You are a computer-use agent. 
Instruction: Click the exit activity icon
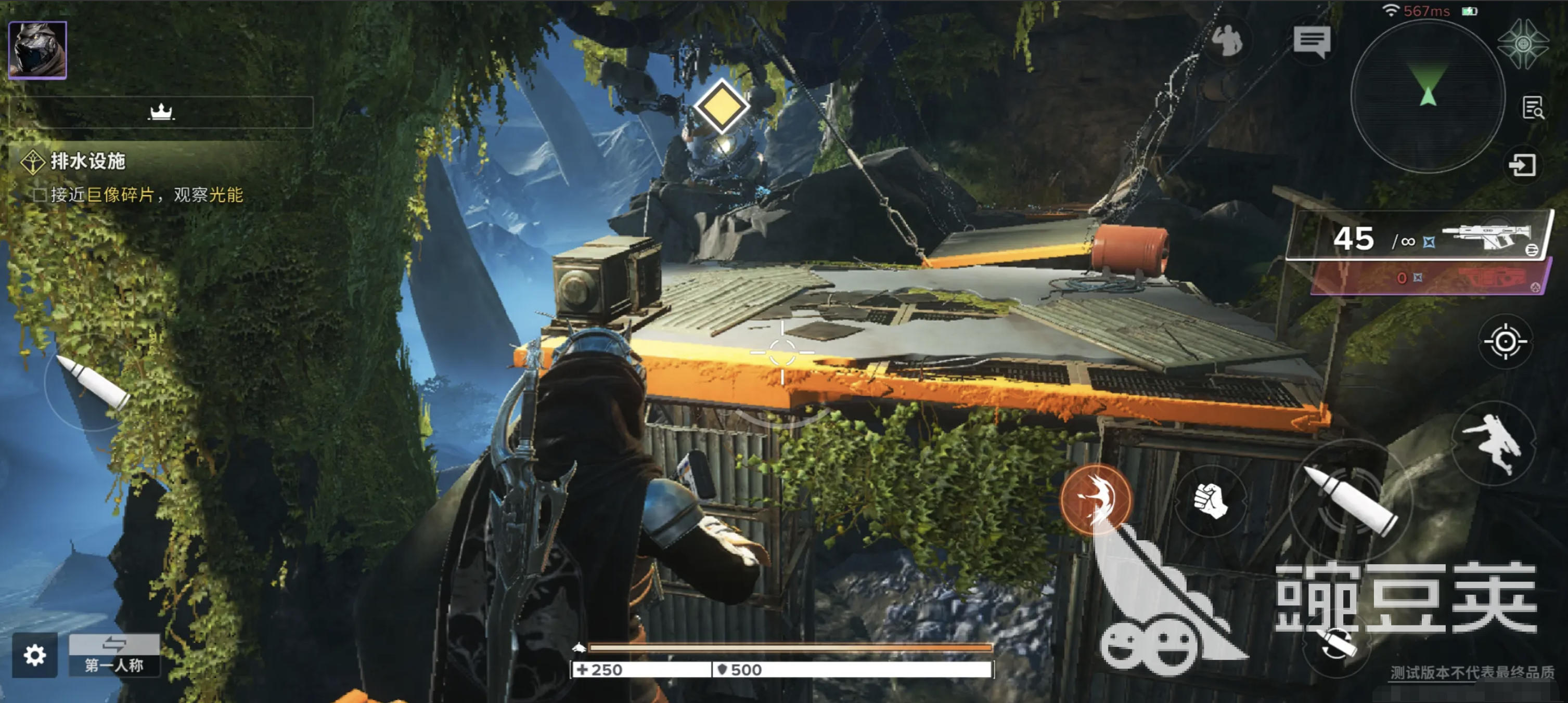click(1522, 165)
